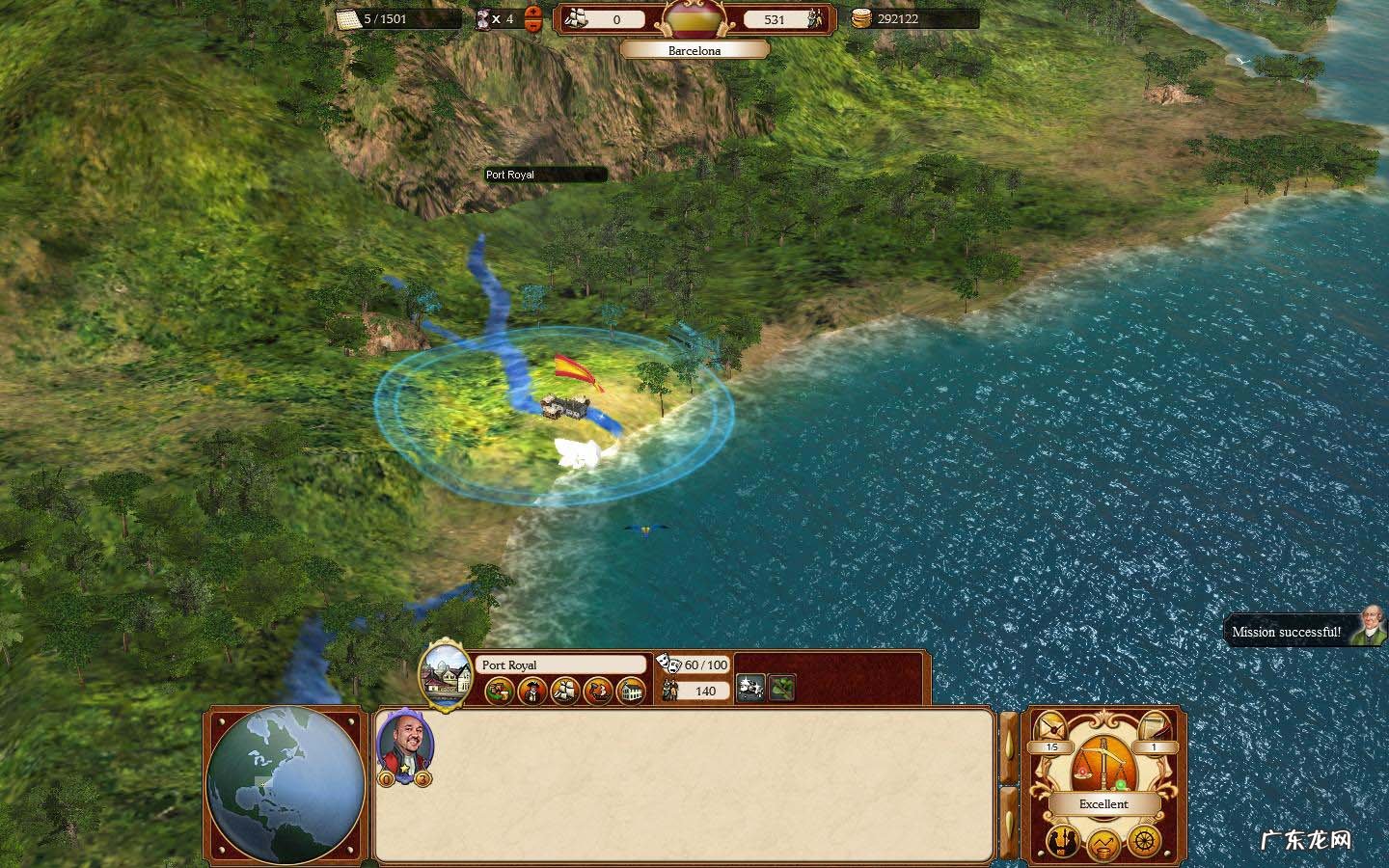Open the globe minimap

(x=286, y=784)
